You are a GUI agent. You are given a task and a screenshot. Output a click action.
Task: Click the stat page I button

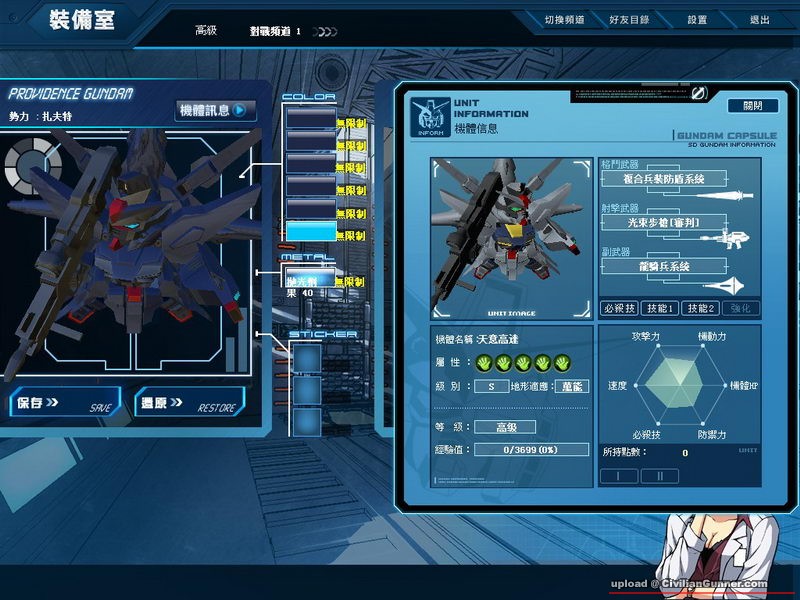(619, 476)
